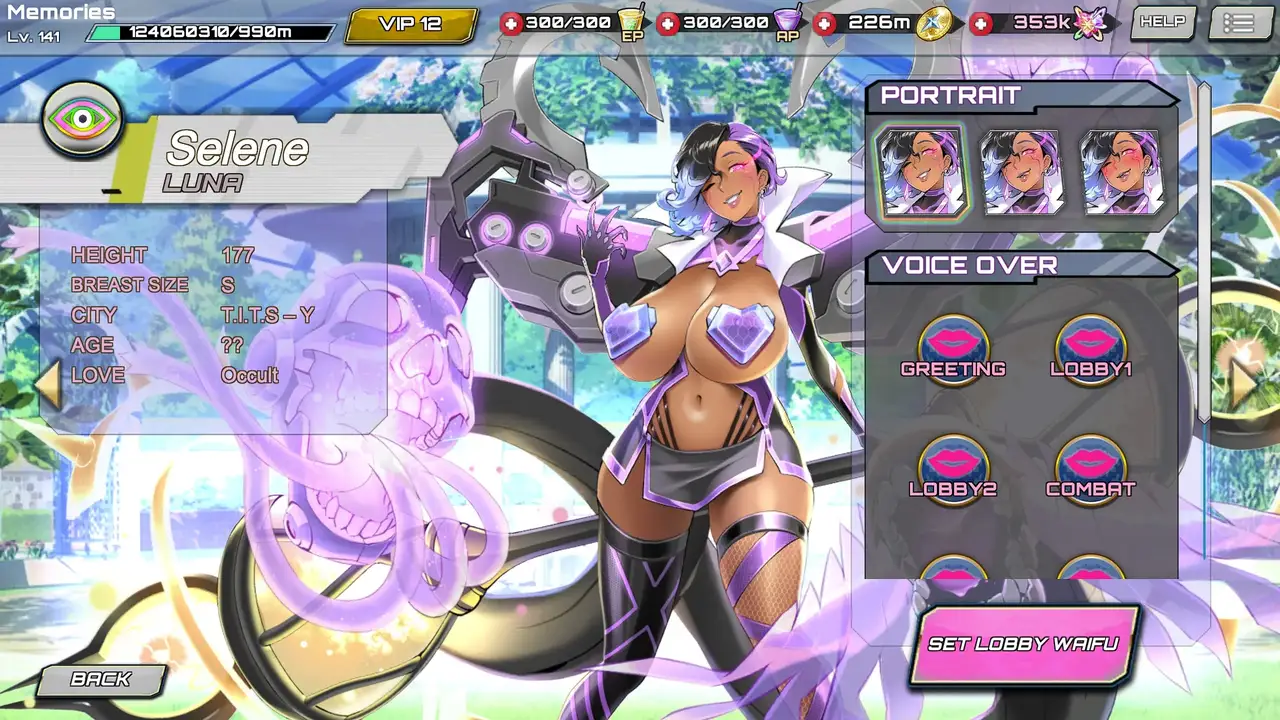Buy more gold coins via plus button

tap(825, 23)
